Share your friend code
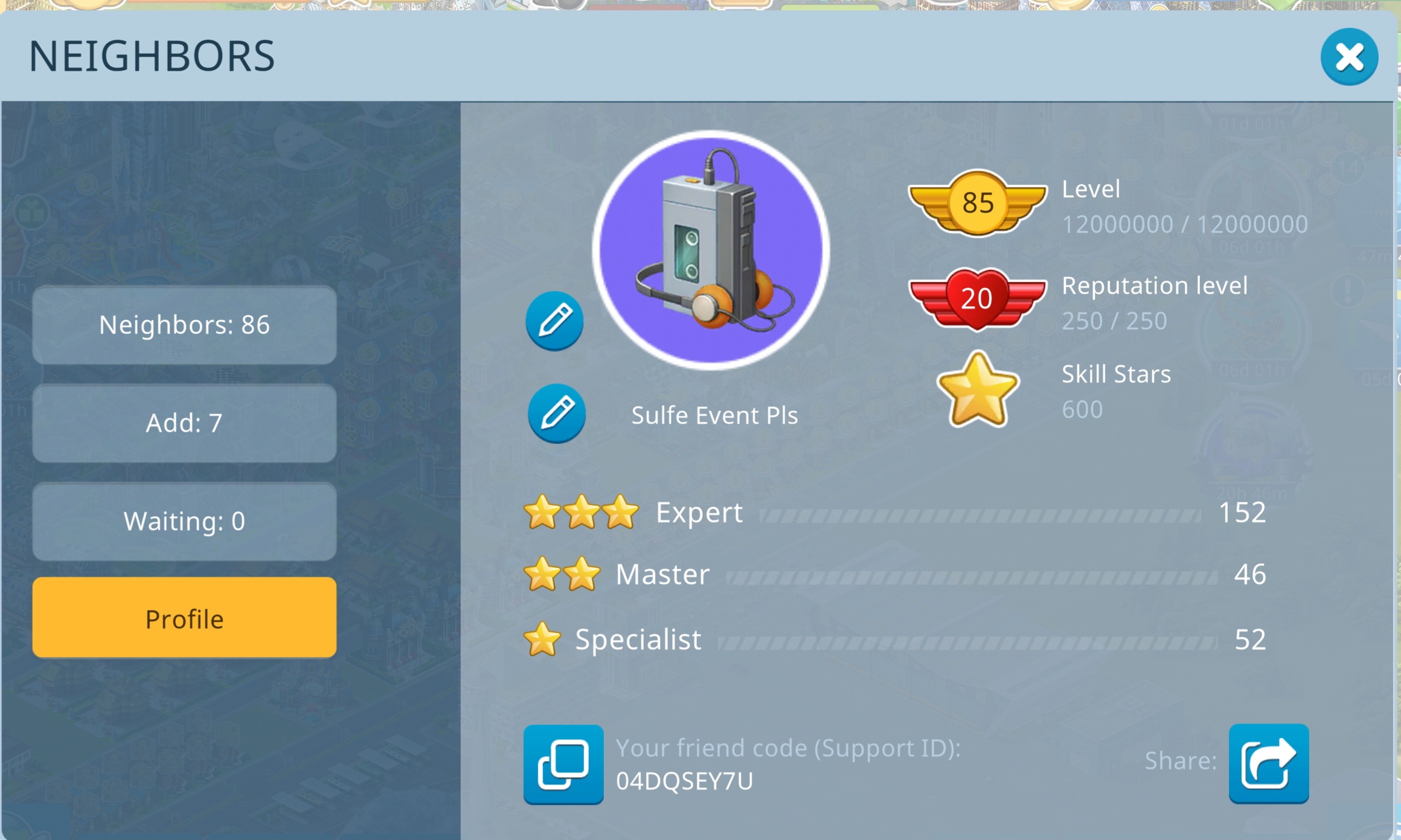The image size is (1401, 840). (1268, 763)
